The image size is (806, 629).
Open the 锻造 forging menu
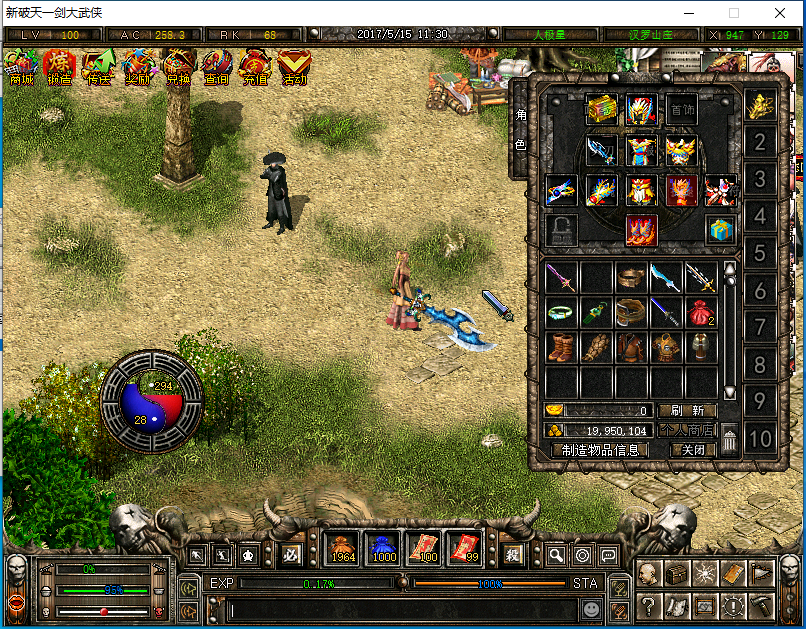[60, 67]
